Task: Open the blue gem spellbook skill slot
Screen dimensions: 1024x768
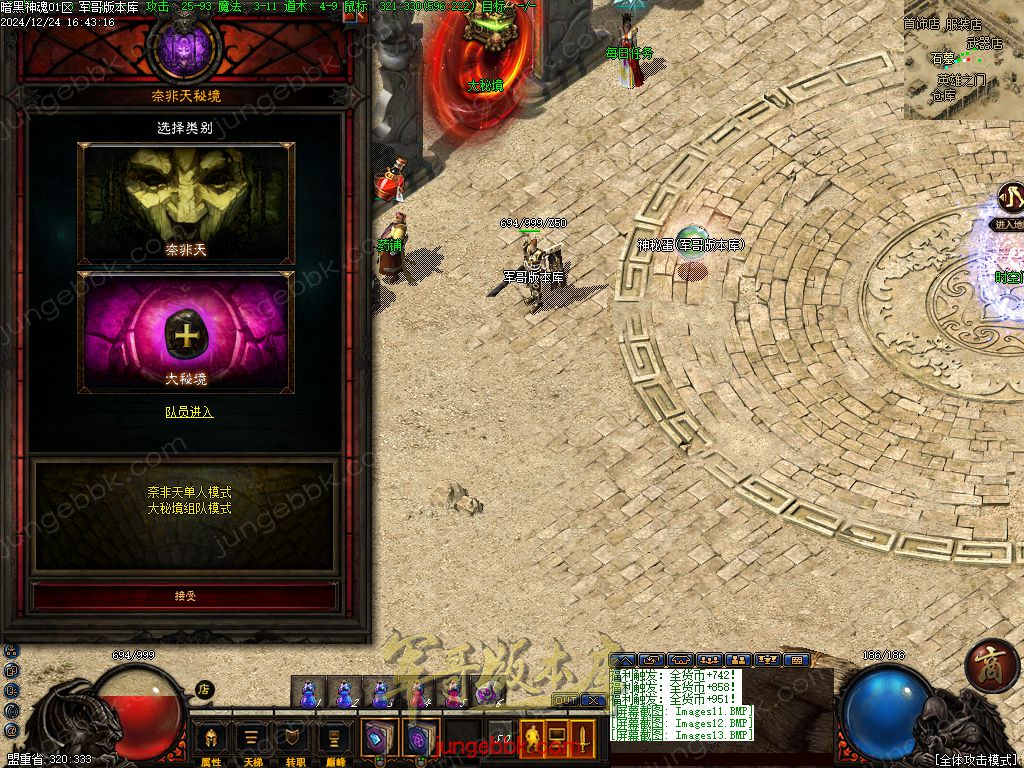Action: pyautogui.click(x=380, y=740)
